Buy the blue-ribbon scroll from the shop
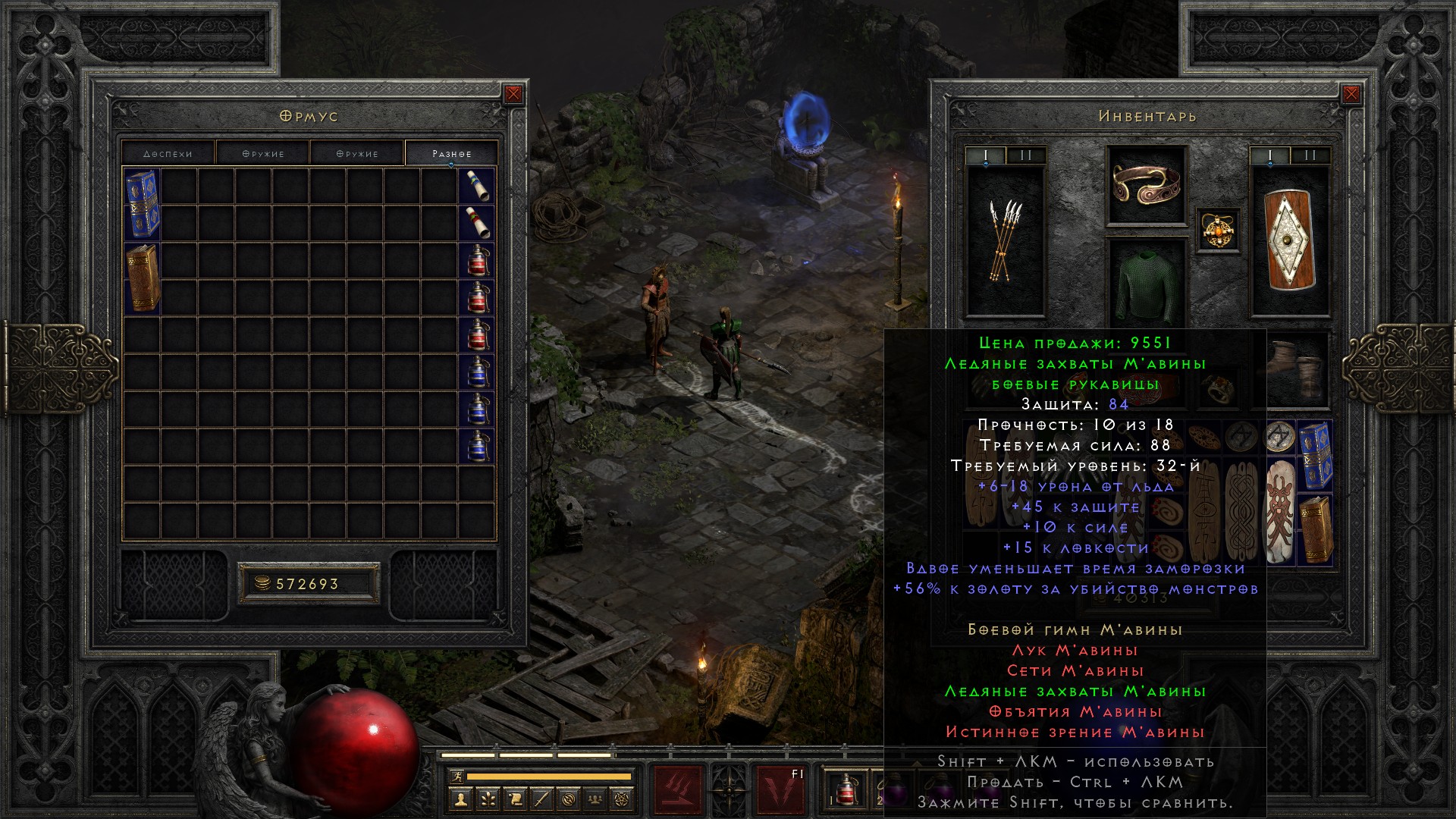Viewport: 1456px width, 819px height. click(x=477, y=186)
